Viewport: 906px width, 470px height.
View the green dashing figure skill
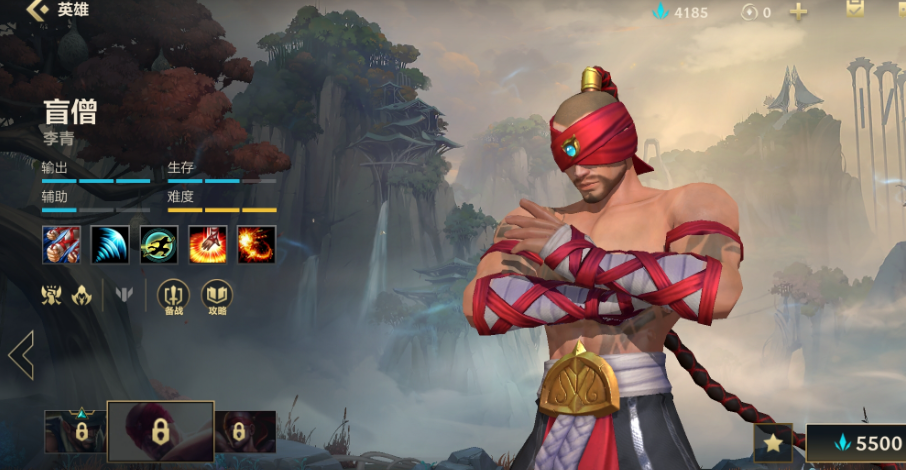(x=159, y=245)
